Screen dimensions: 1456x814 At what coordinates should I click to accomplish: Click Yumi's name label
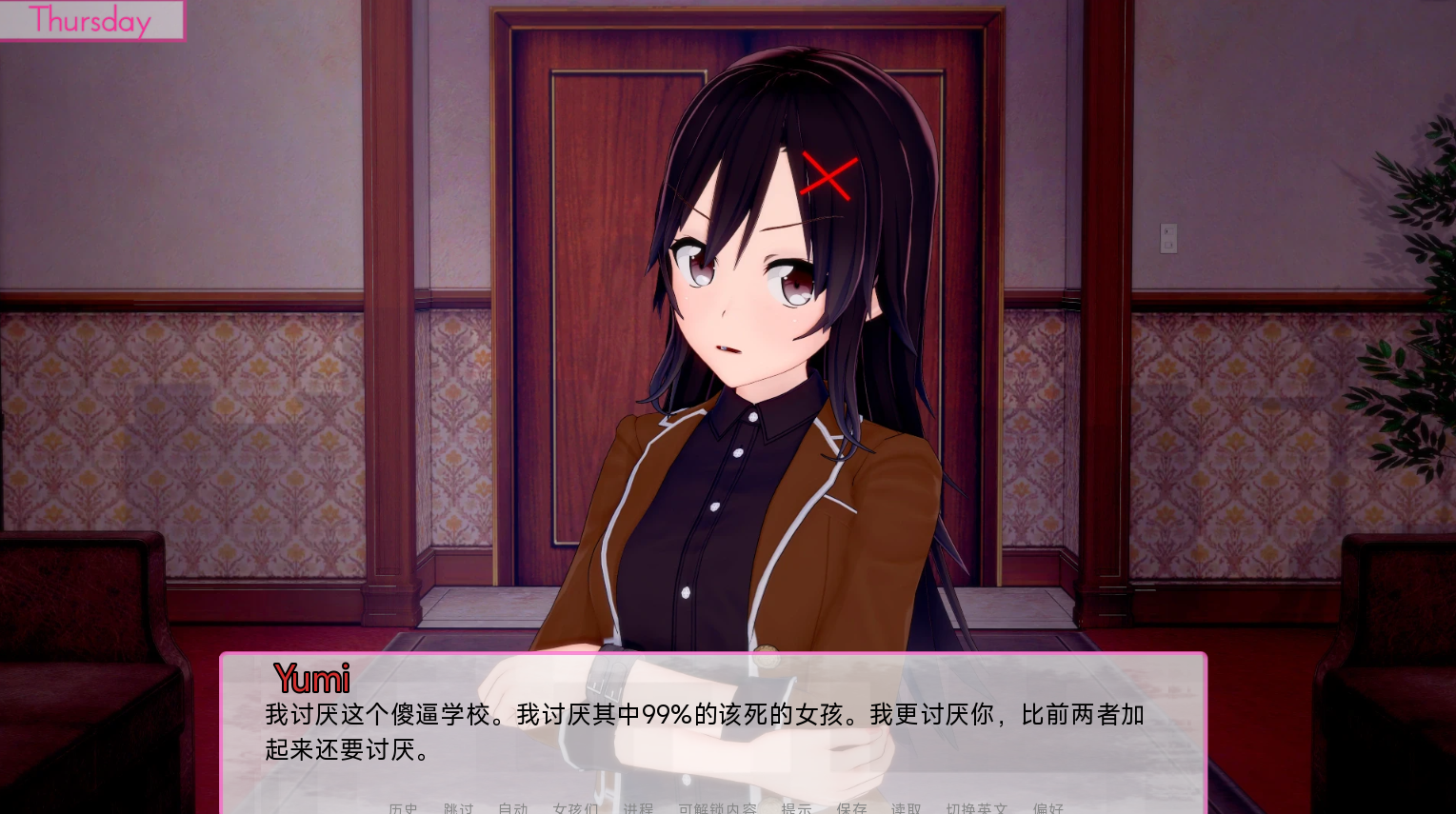(x=310, y=679)
